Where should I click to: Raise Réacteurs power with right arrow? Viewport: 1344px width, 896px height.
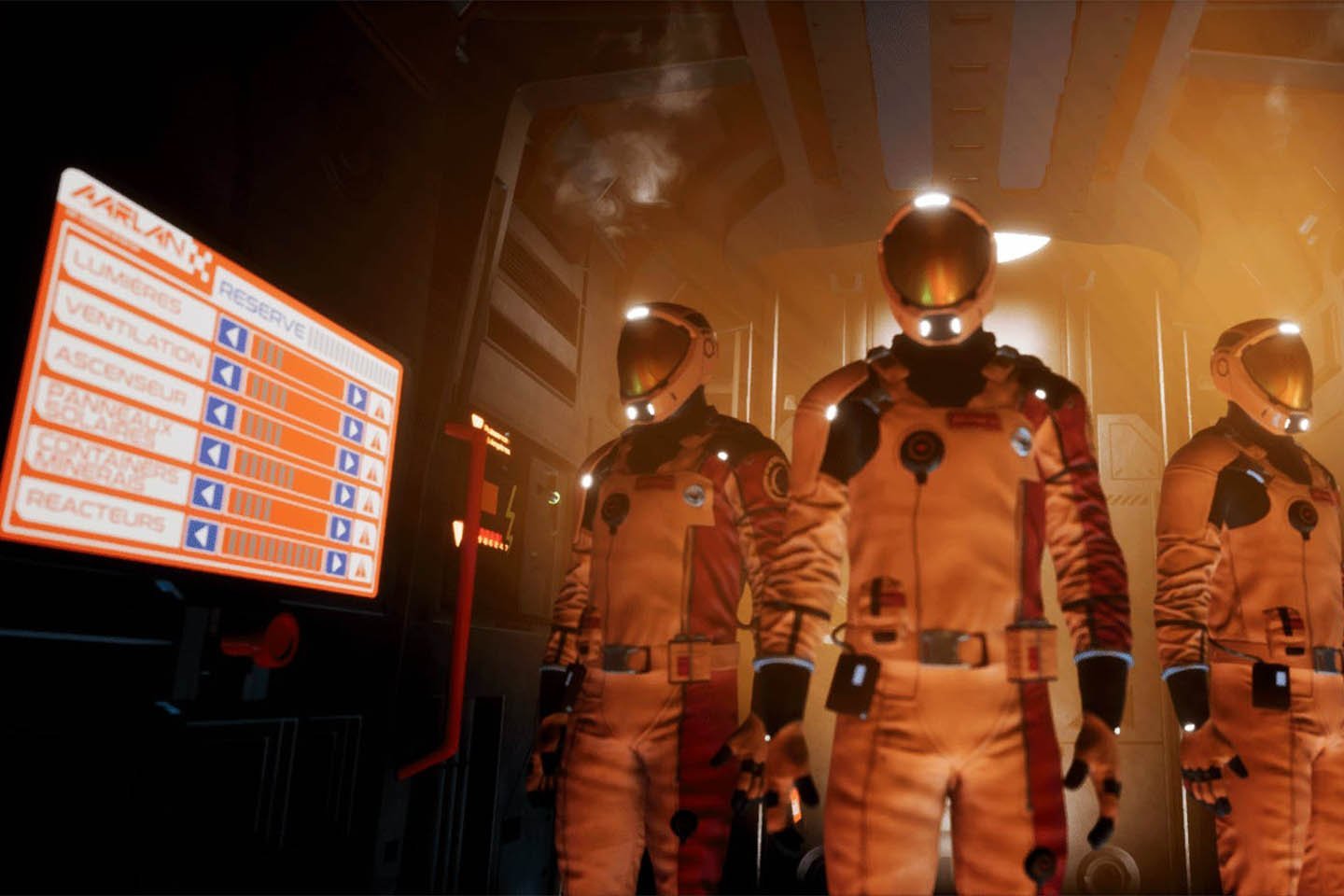coord(335,563)
